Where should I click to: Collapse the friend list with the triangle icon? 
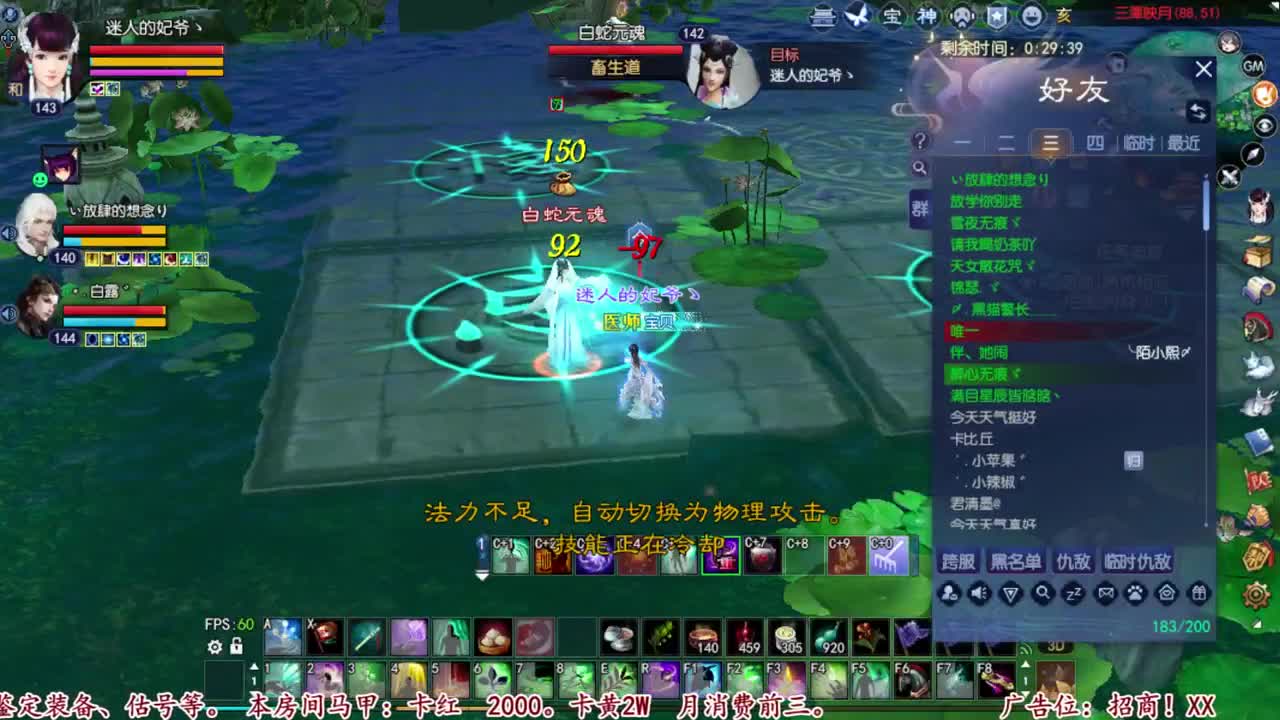(1012, 594)
